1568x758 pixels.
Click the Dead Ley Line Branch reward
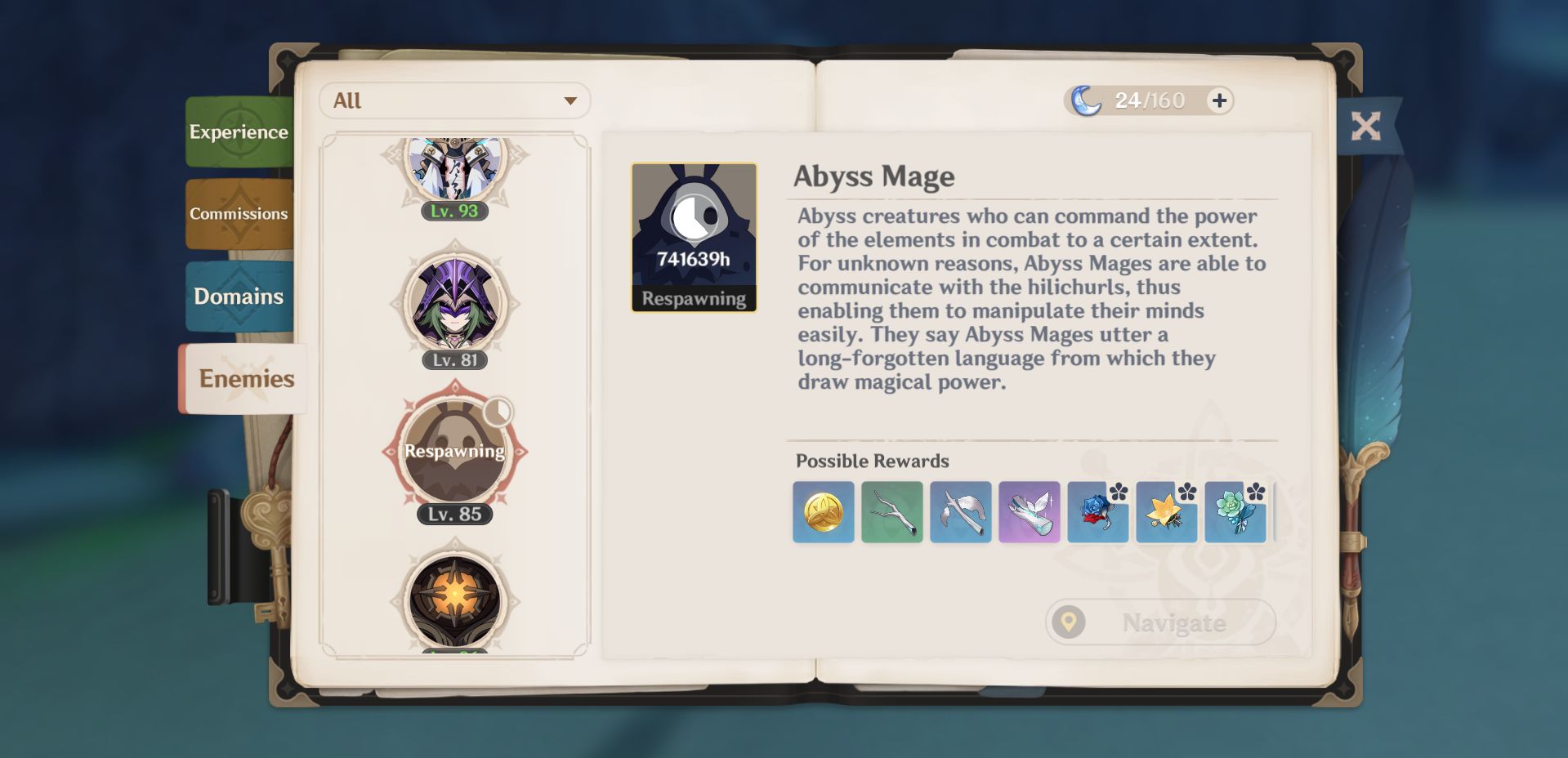pyautogui.click(x=891, y=513)
